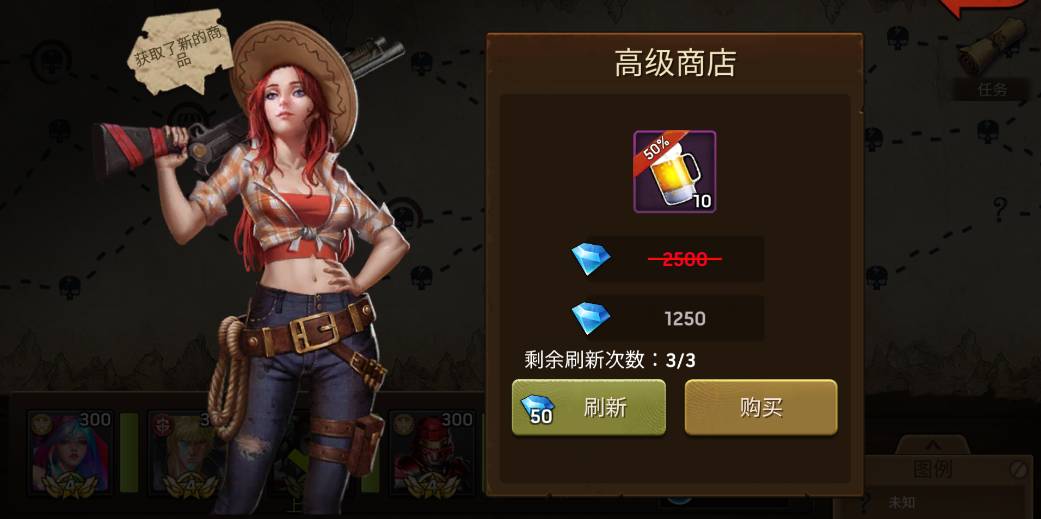Select the discounted beer mug item
Screen dimensions: 1041x519
[x=674, y=172]
